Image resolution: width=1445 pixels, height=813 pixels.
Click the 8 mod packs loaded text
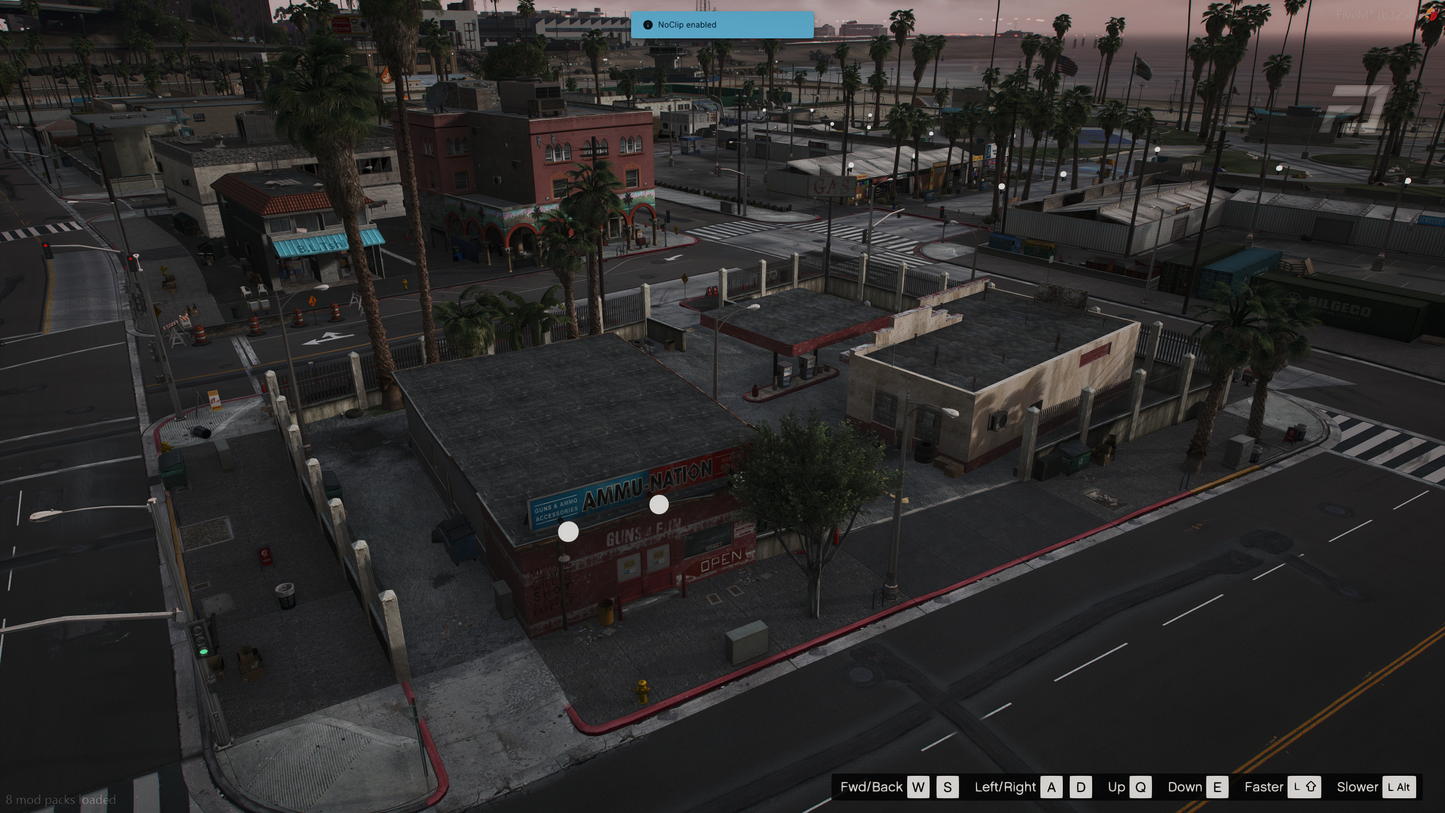60,800
